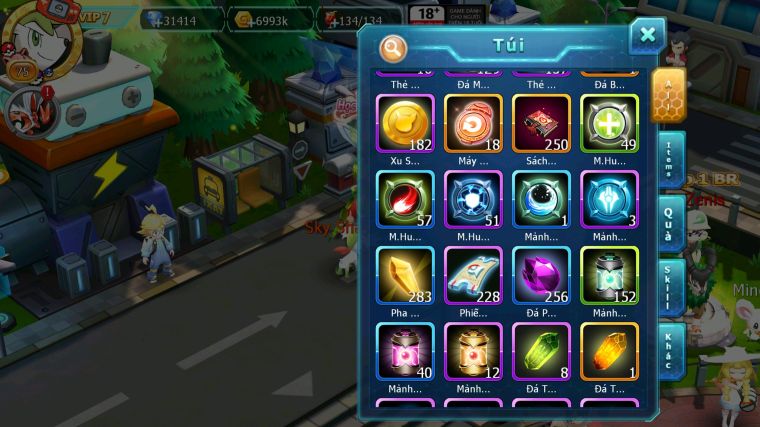Open the bag search magnifier

coord(394,47)
